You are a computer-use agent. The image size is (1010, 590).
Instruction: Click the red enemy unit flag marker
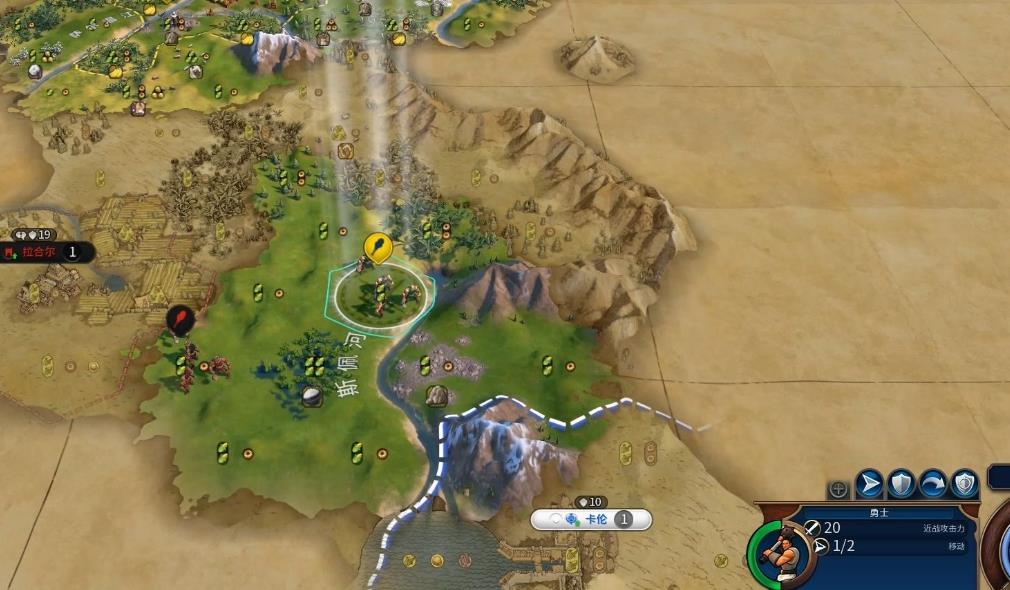tap(179, 320)
